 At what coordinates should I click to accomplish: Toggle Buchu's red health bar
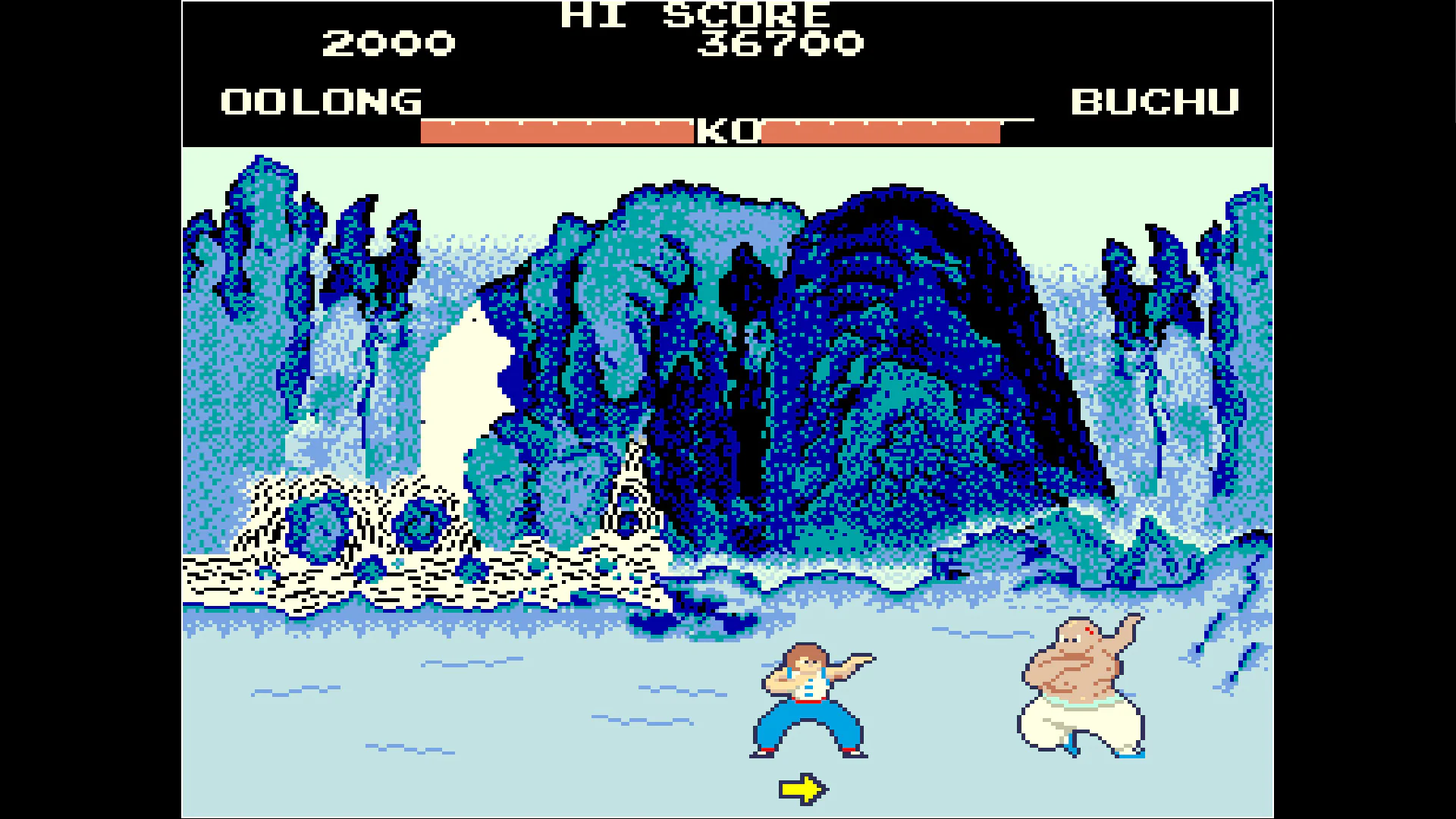(880, 130)
